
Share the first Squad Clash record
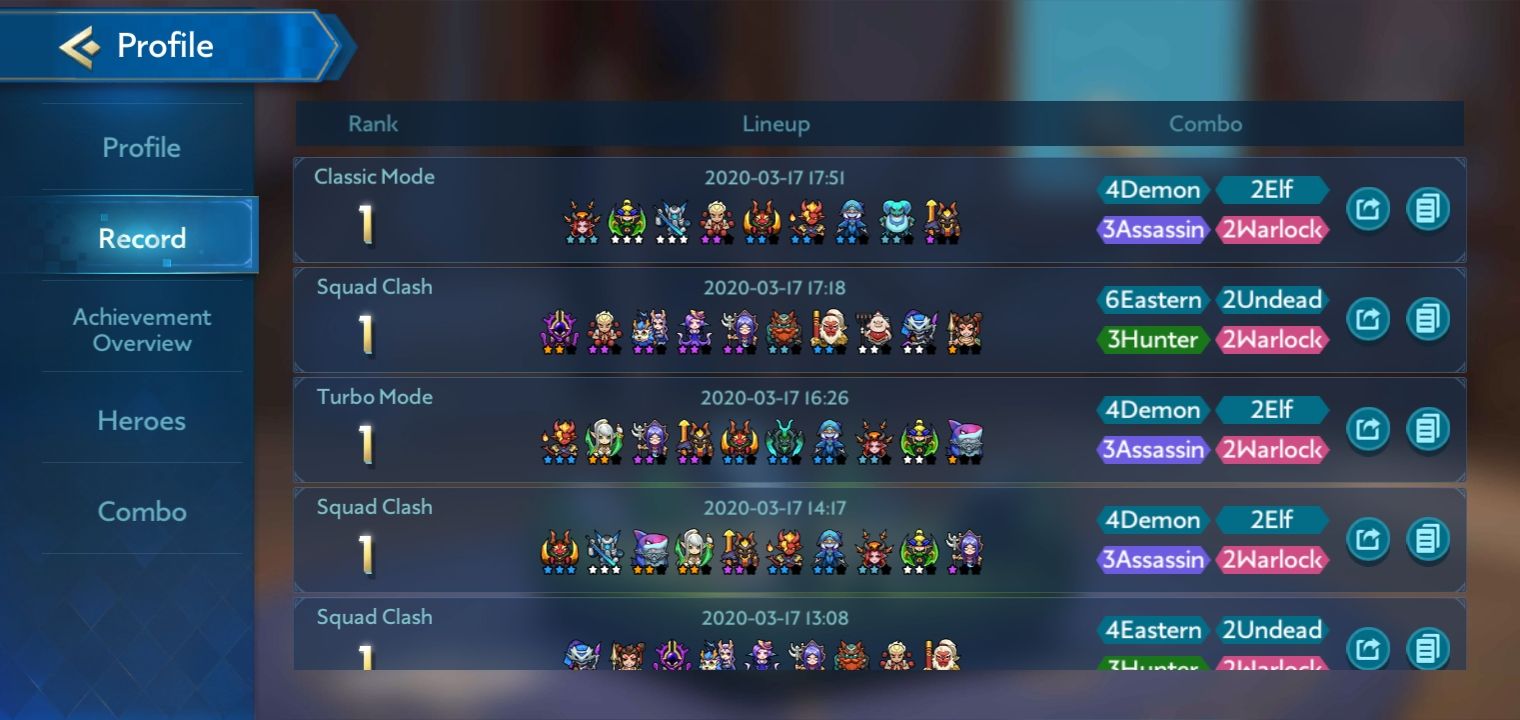tap(1368, 318)
